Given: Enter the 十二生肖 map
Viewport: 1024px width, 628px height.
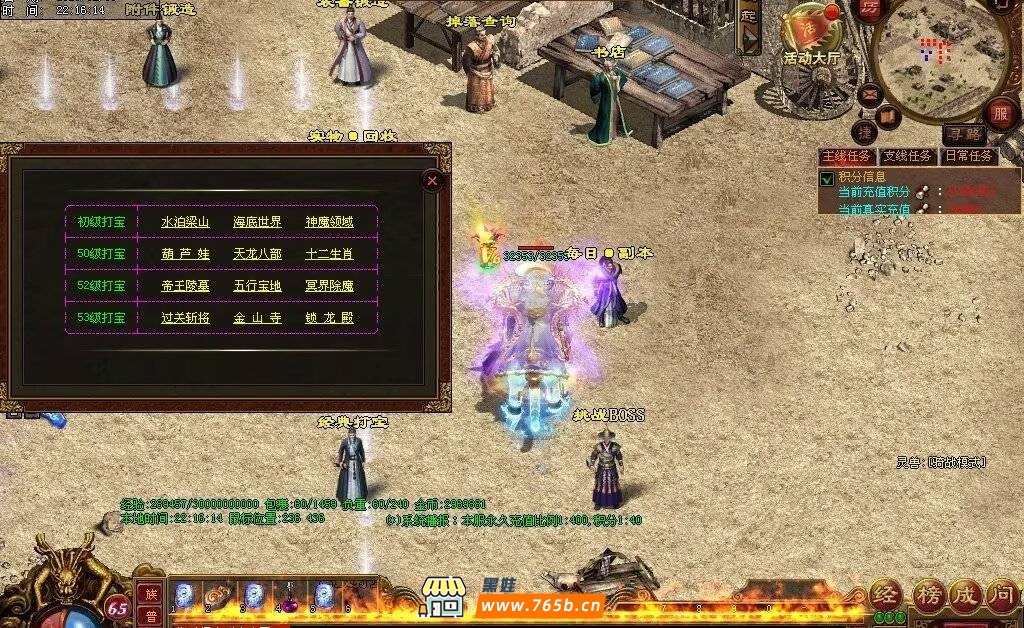Looking at the screenshot, I should tap(329, 254).
